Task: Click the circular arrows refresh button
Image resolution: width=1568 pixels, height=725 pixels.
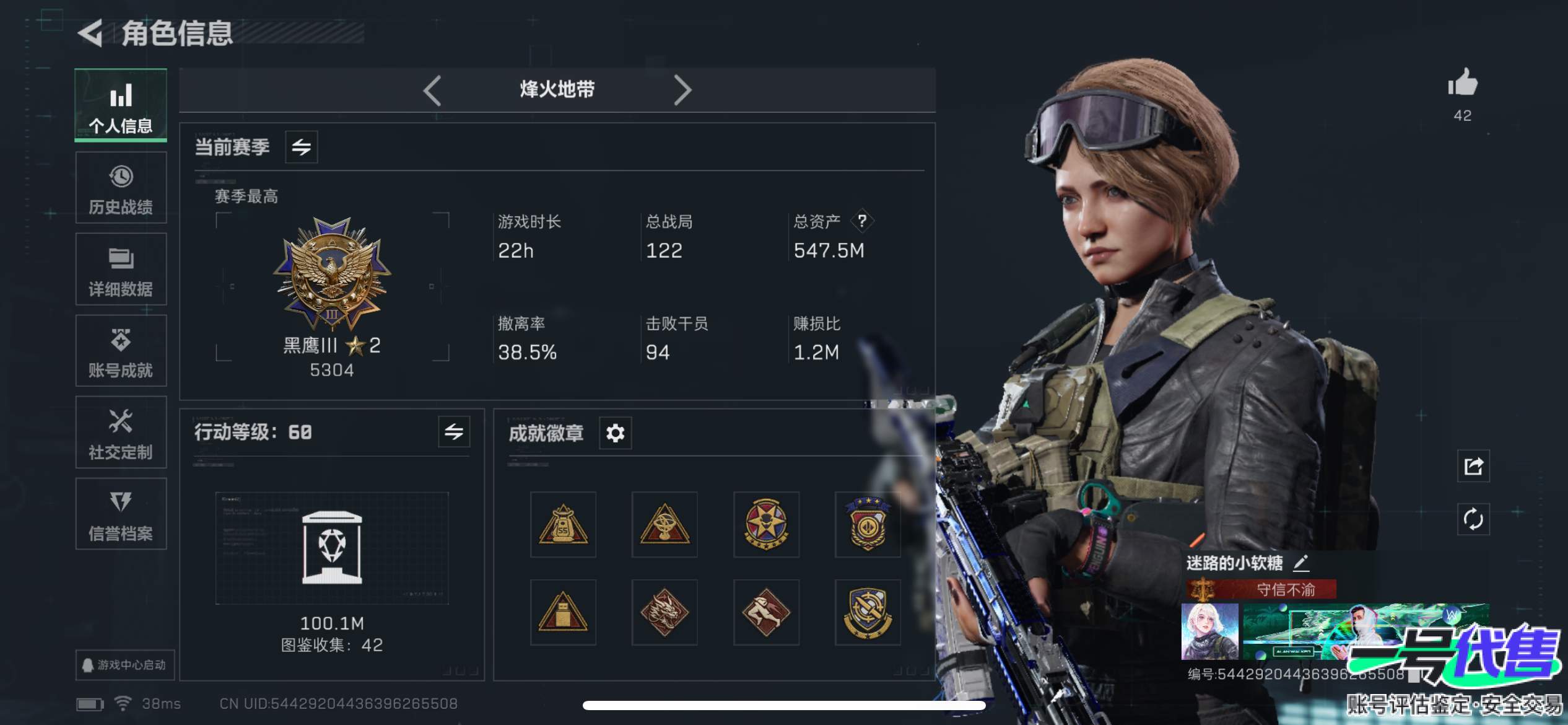Action: pos(1473,519)
